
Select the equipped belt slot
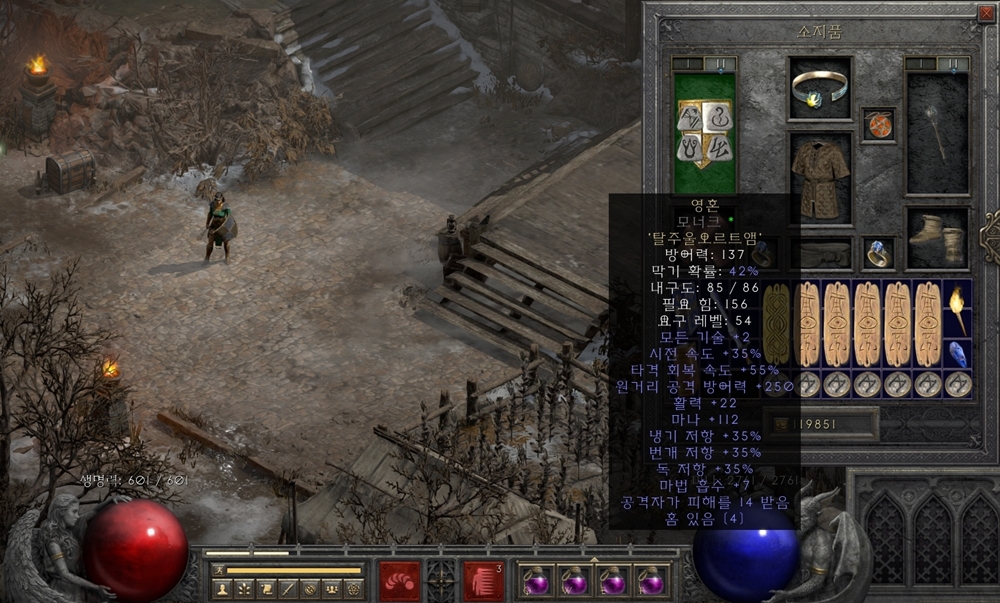pos(821,253)
